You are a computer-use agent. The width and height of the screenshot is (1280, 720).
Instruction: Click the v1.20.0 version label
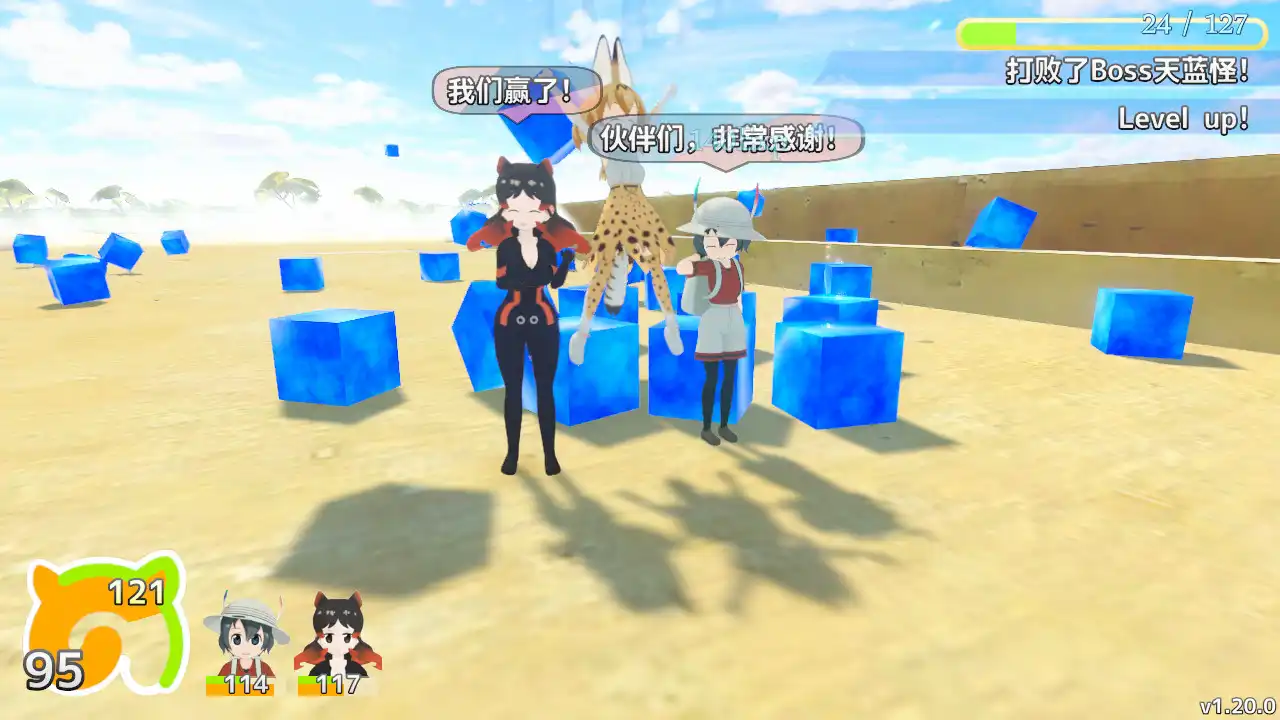[1238, 708]
